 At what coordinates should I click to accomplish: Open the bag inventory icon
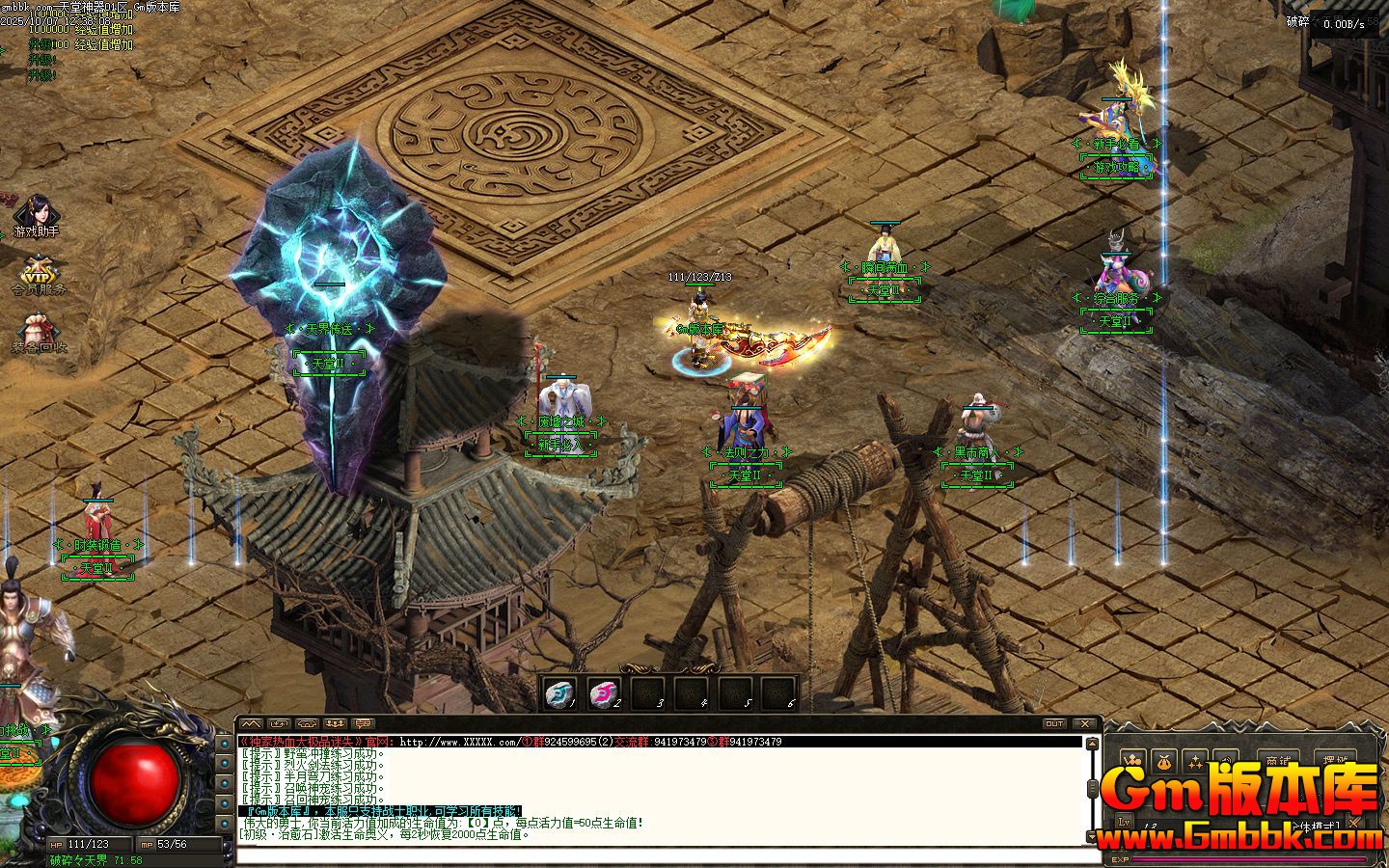(1164, 760)
